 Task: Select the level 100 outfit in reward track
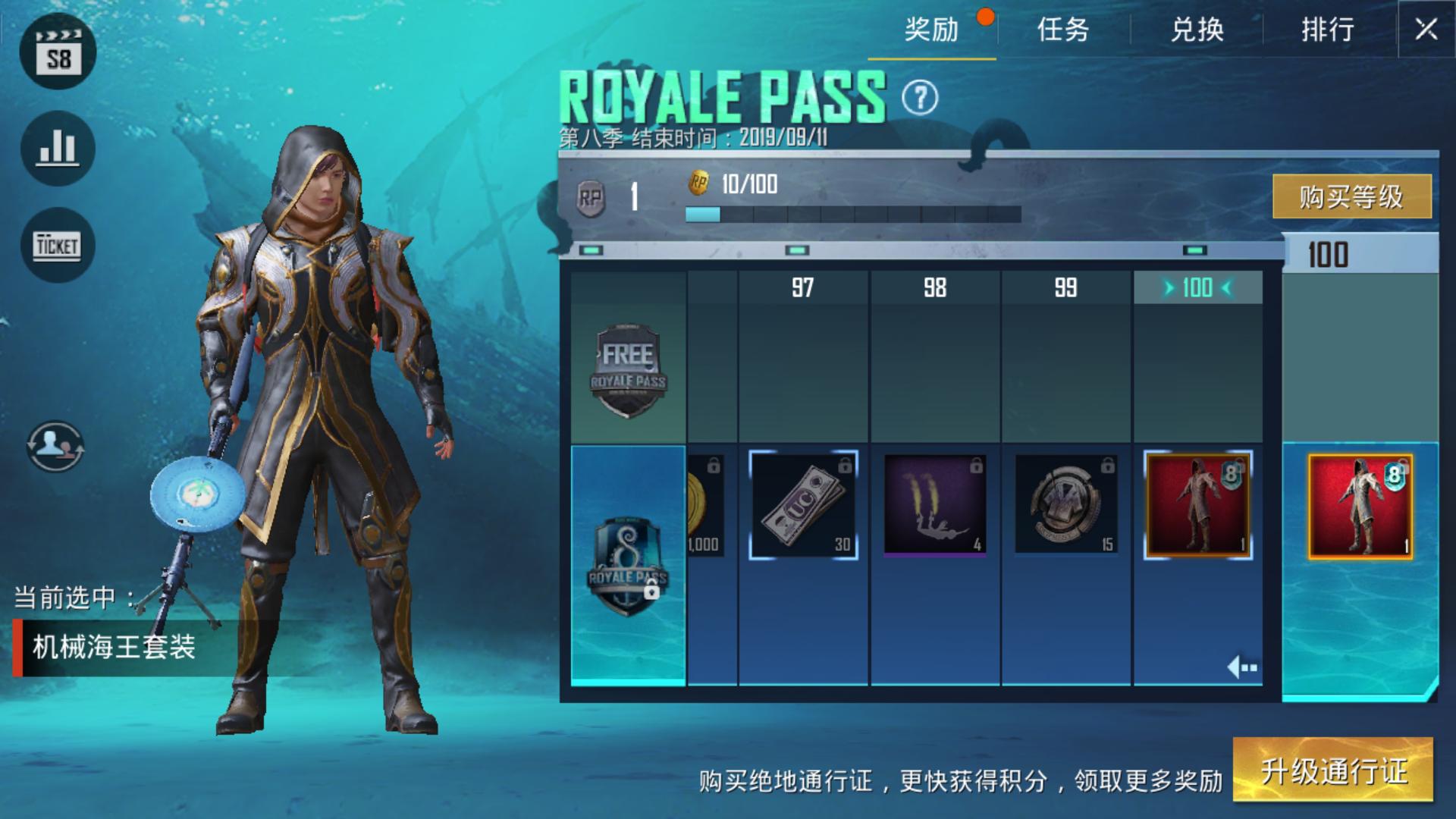[1197, 505]
